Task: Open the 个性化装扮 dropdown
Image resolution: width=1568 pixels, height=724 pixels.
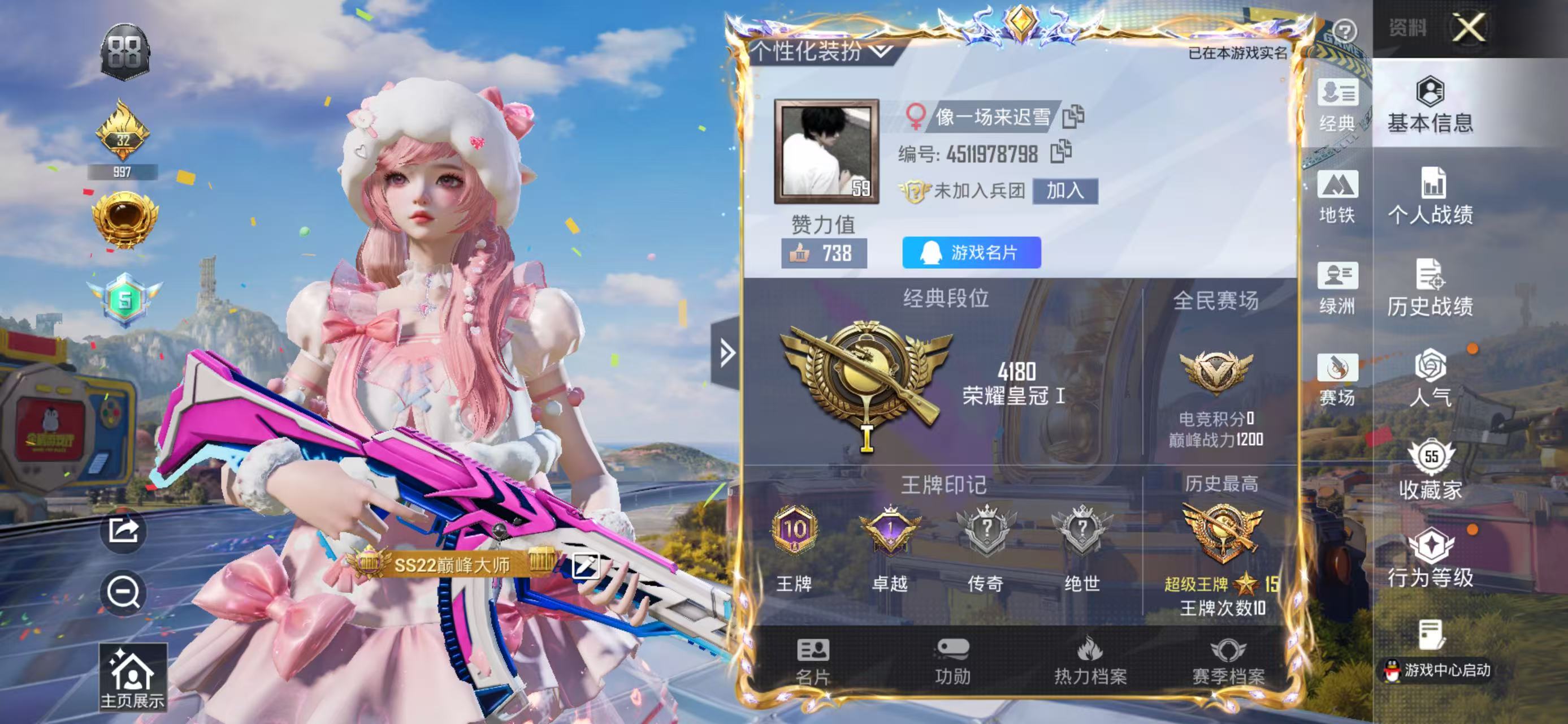Action: (823, 51)
